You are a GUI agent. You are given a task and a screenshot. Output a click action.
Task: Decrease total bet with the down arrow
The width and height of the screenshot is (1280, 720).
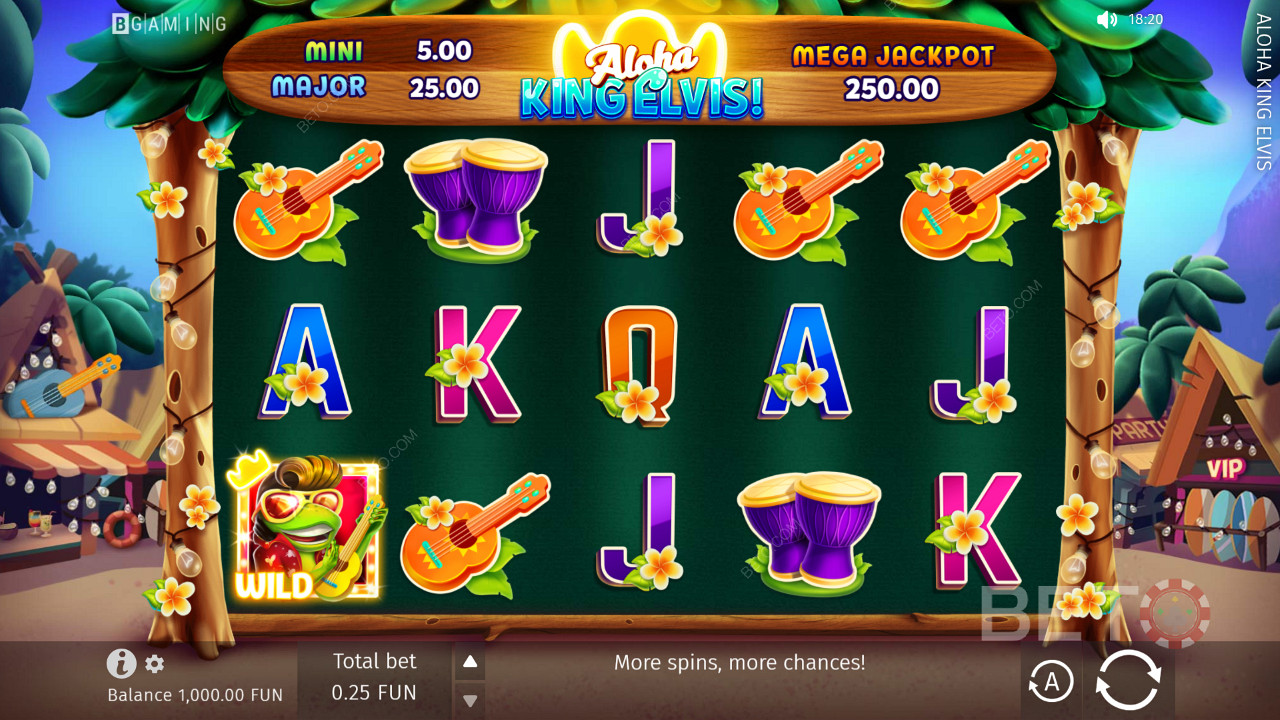(x=470, y=699)
